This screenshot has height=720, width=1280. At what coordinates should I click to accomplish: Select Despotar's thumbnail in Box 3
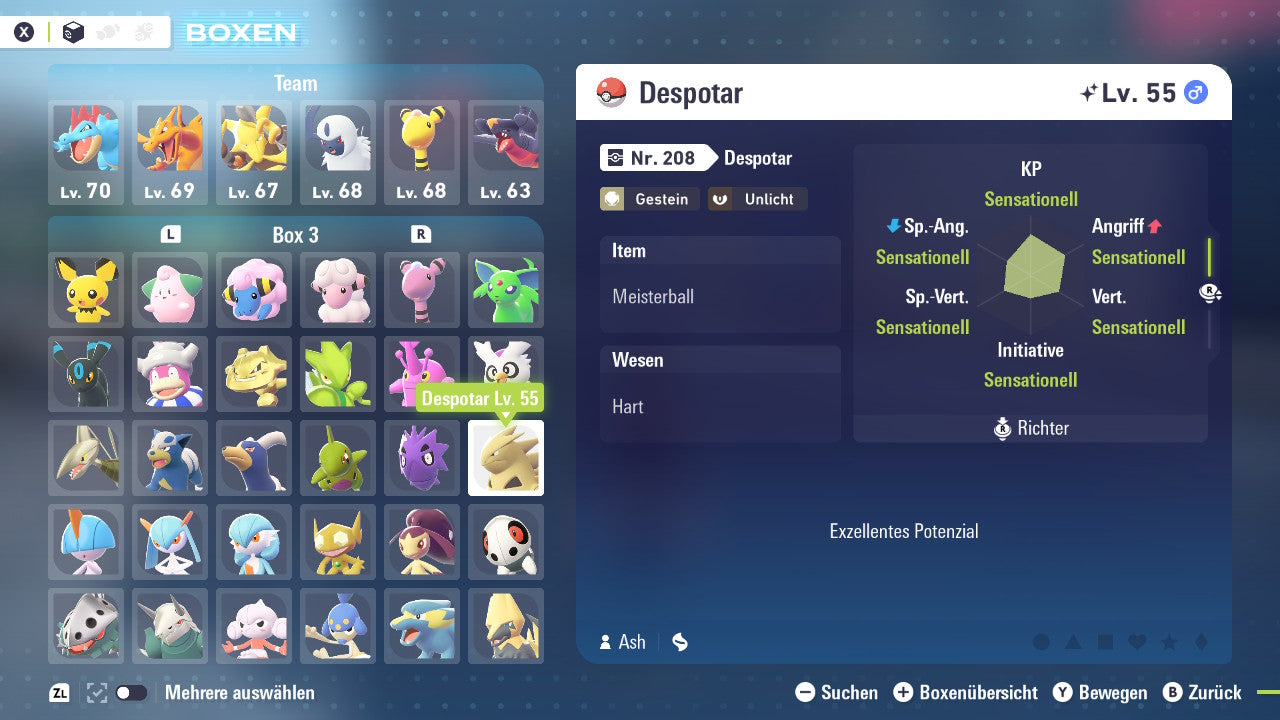point(506,458)
